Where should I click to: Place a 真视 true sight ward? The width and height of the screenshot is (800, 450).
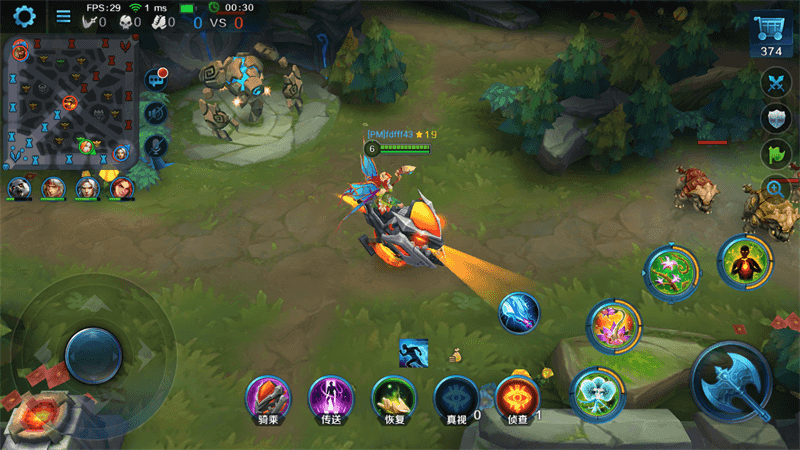click(454, 397)
